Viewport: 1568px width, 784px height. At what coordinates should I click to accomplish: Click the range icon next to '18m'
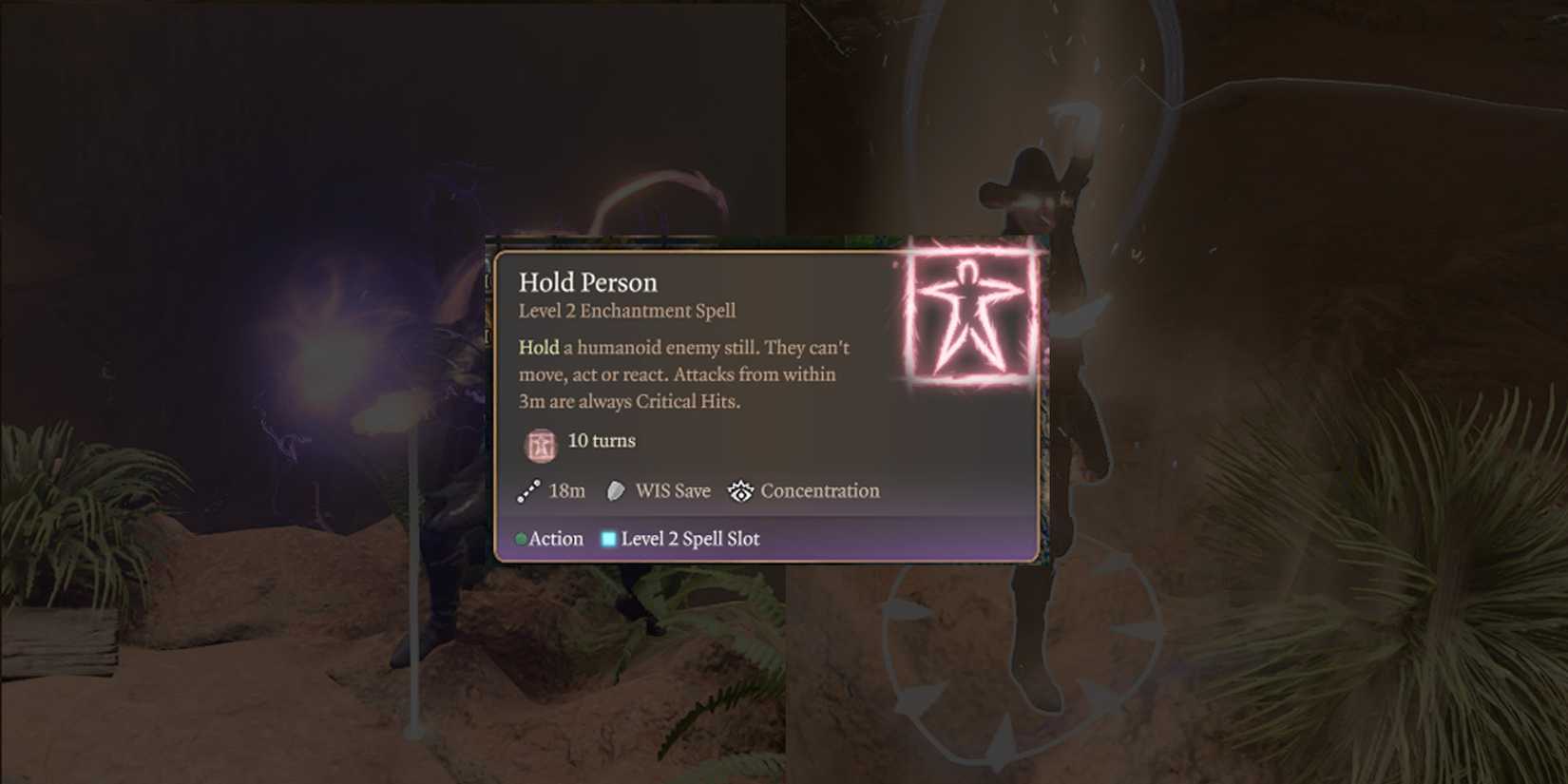tap(527, 490)
